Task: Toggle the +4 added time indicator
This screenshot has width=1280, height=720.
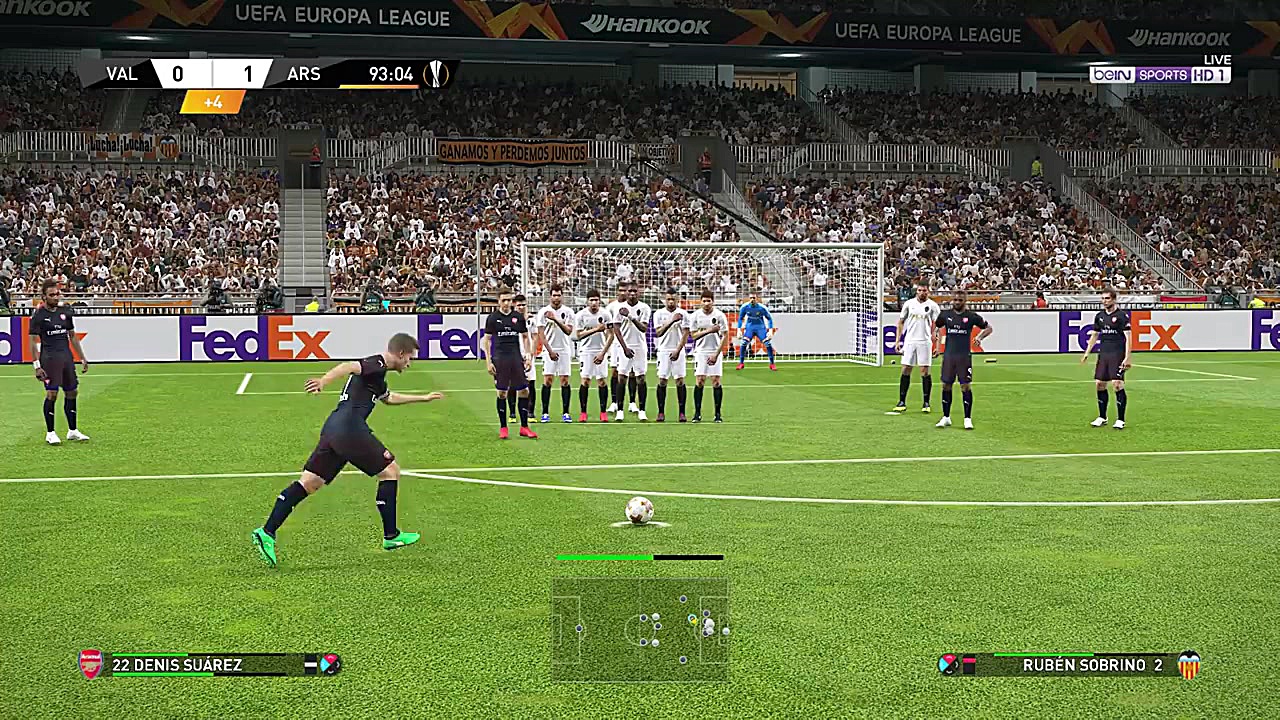Action: pyautogui.click(x=213, y=101)
